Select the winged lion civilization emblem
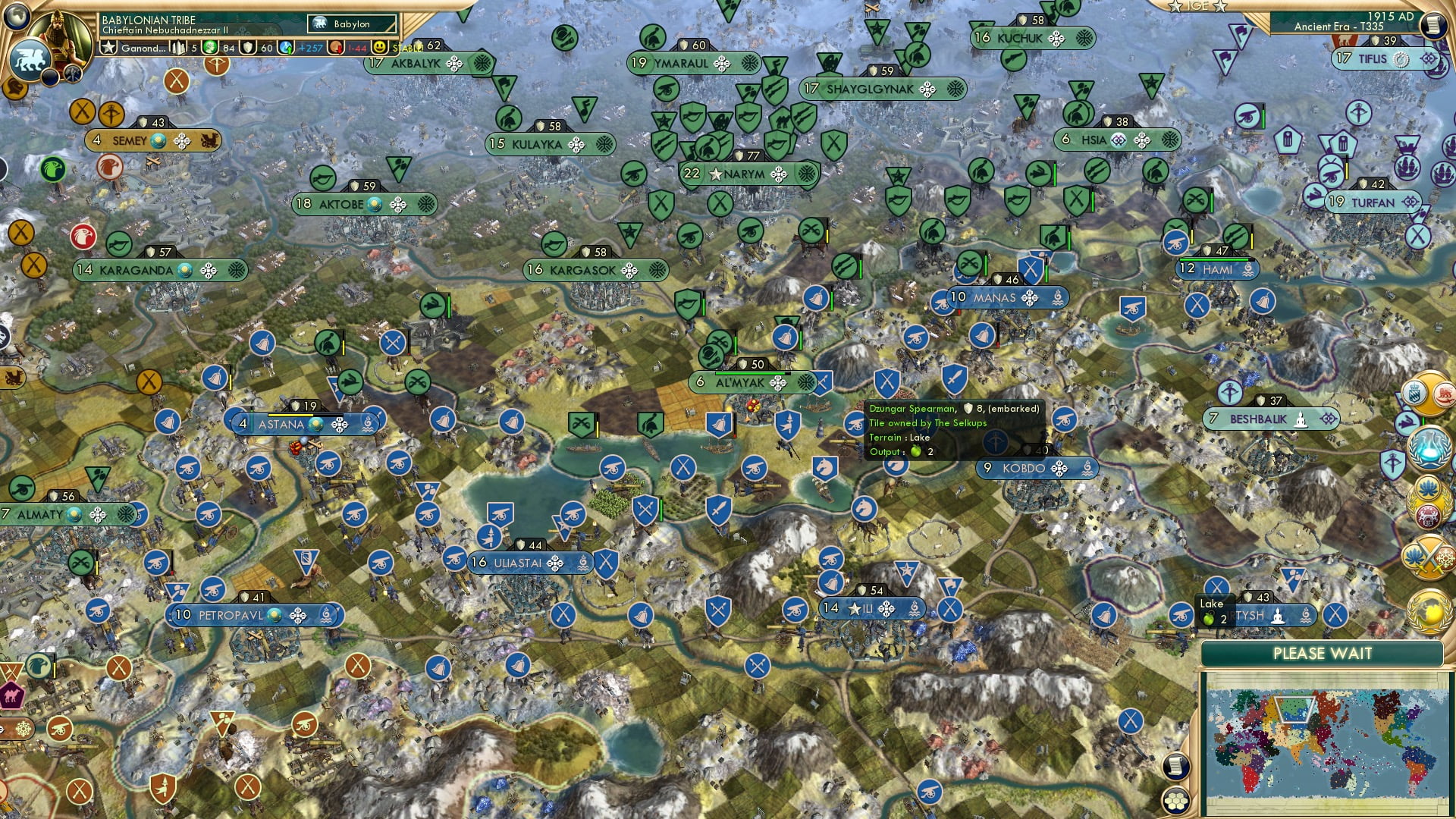 [x=29, y=58]
